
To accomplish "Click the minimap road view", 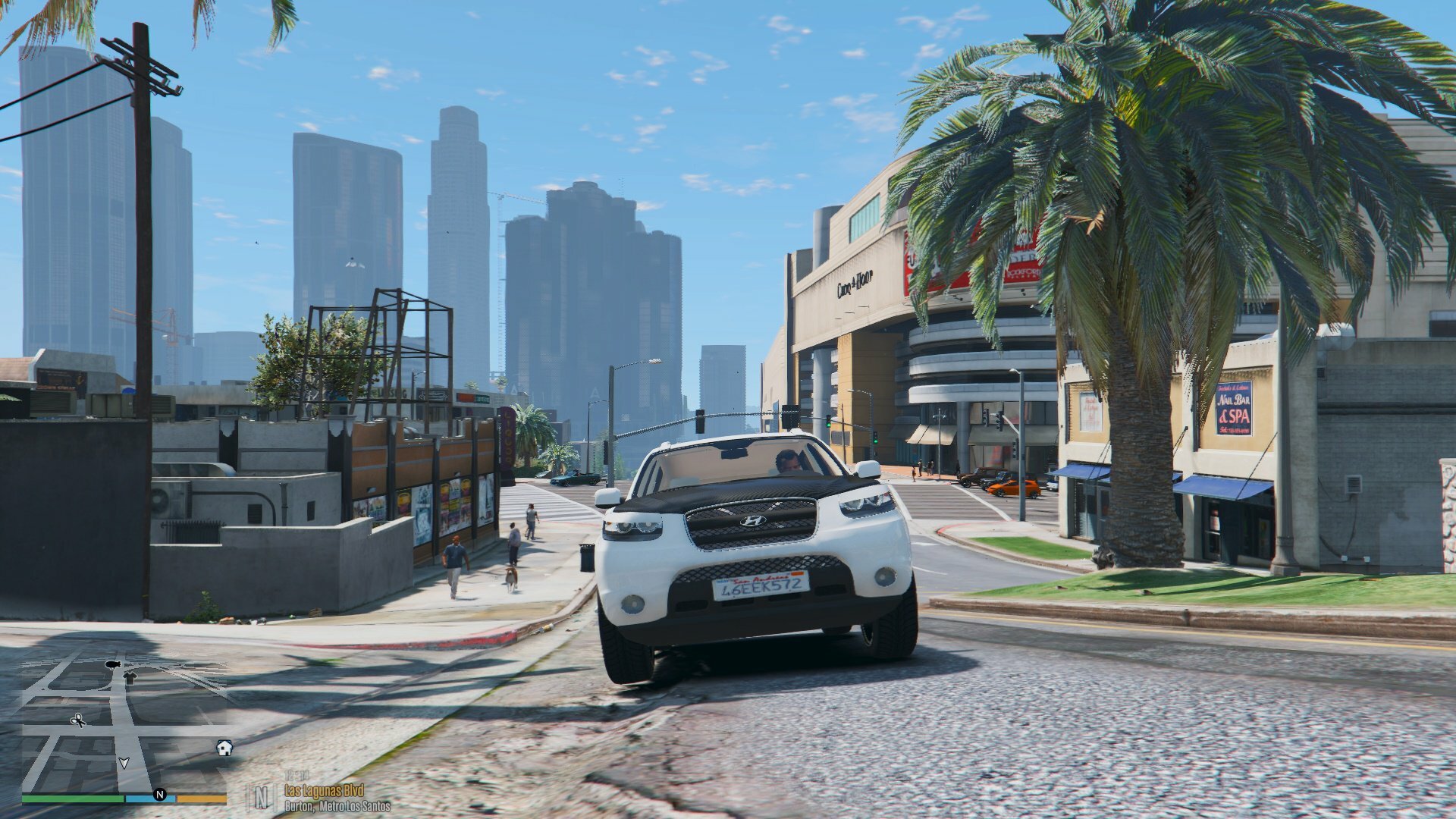I will tap(125, 724).
